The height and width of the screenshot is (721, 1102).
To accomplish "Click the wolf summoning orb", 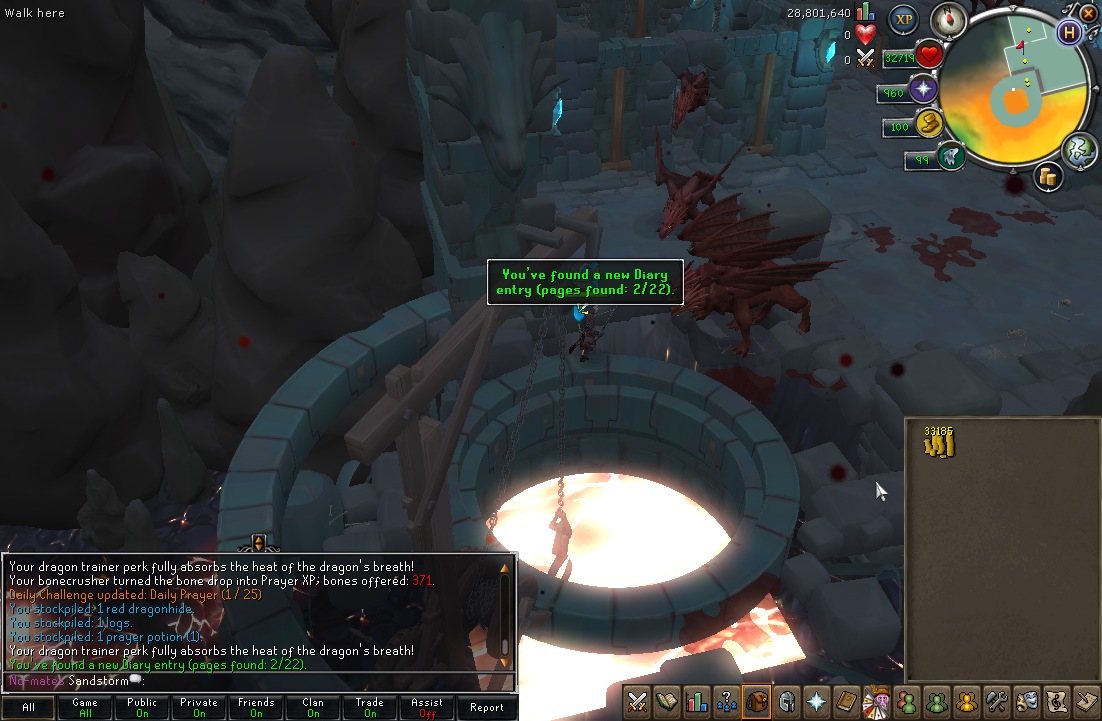I will pyautogui.click(x=951, y=156).
